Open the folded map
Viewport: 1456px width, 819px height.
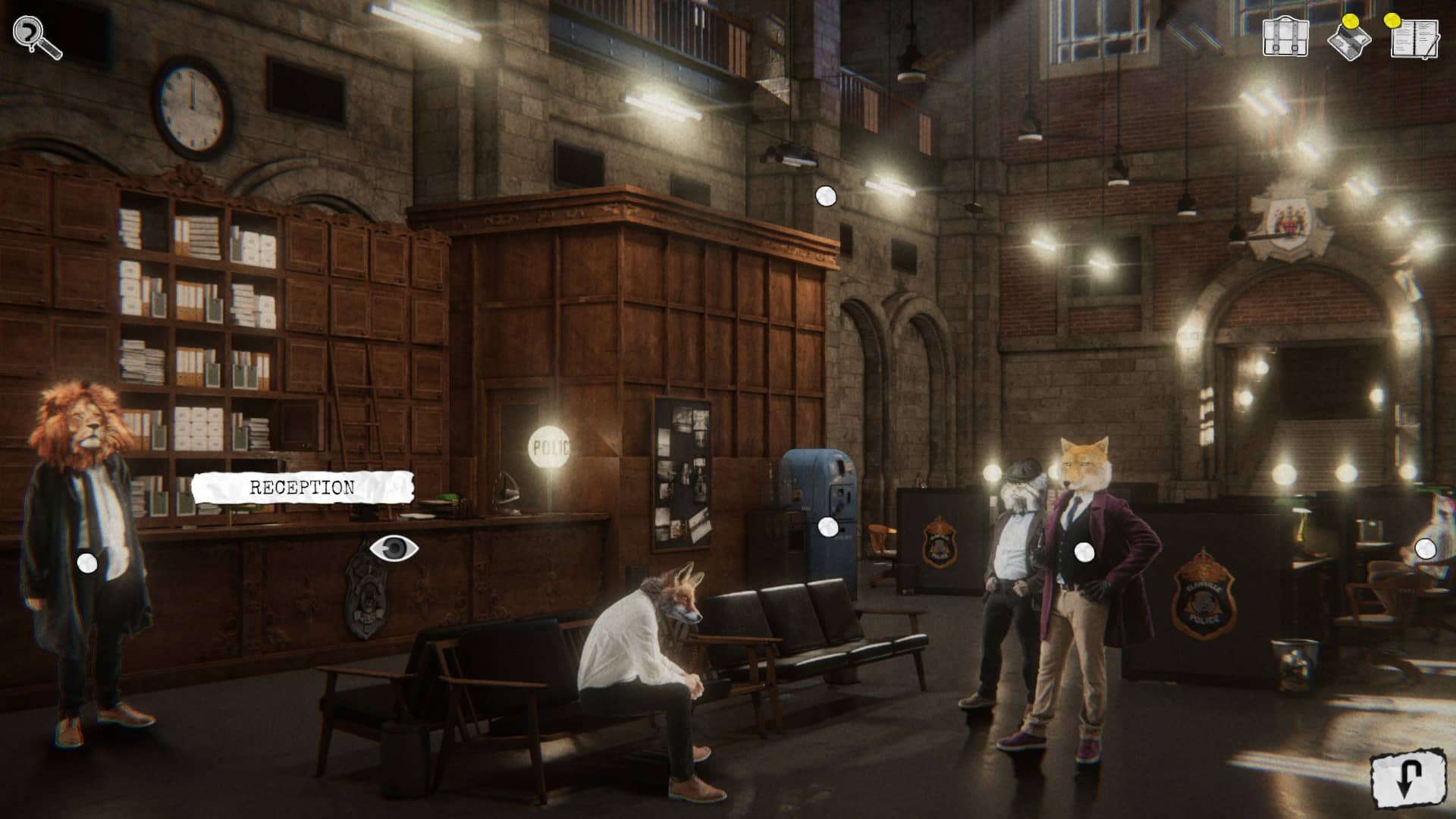[1349, 39]
